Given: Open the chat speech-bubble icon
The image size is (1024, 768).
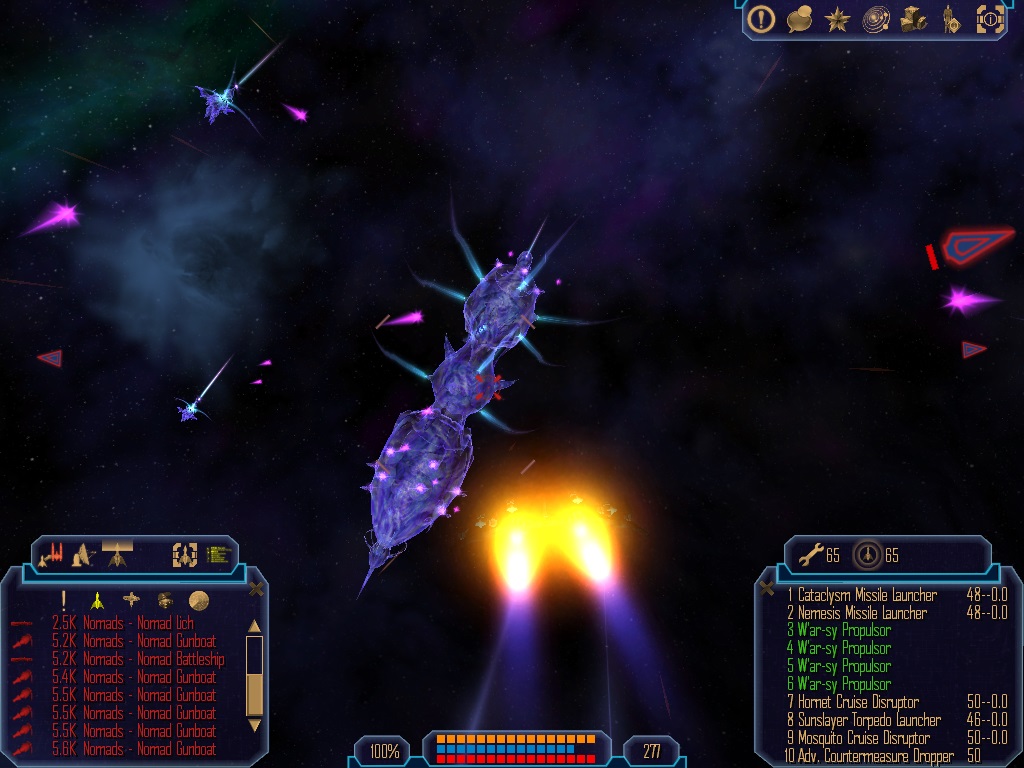Looking at the screenshot, I should (x=799, y=18).
